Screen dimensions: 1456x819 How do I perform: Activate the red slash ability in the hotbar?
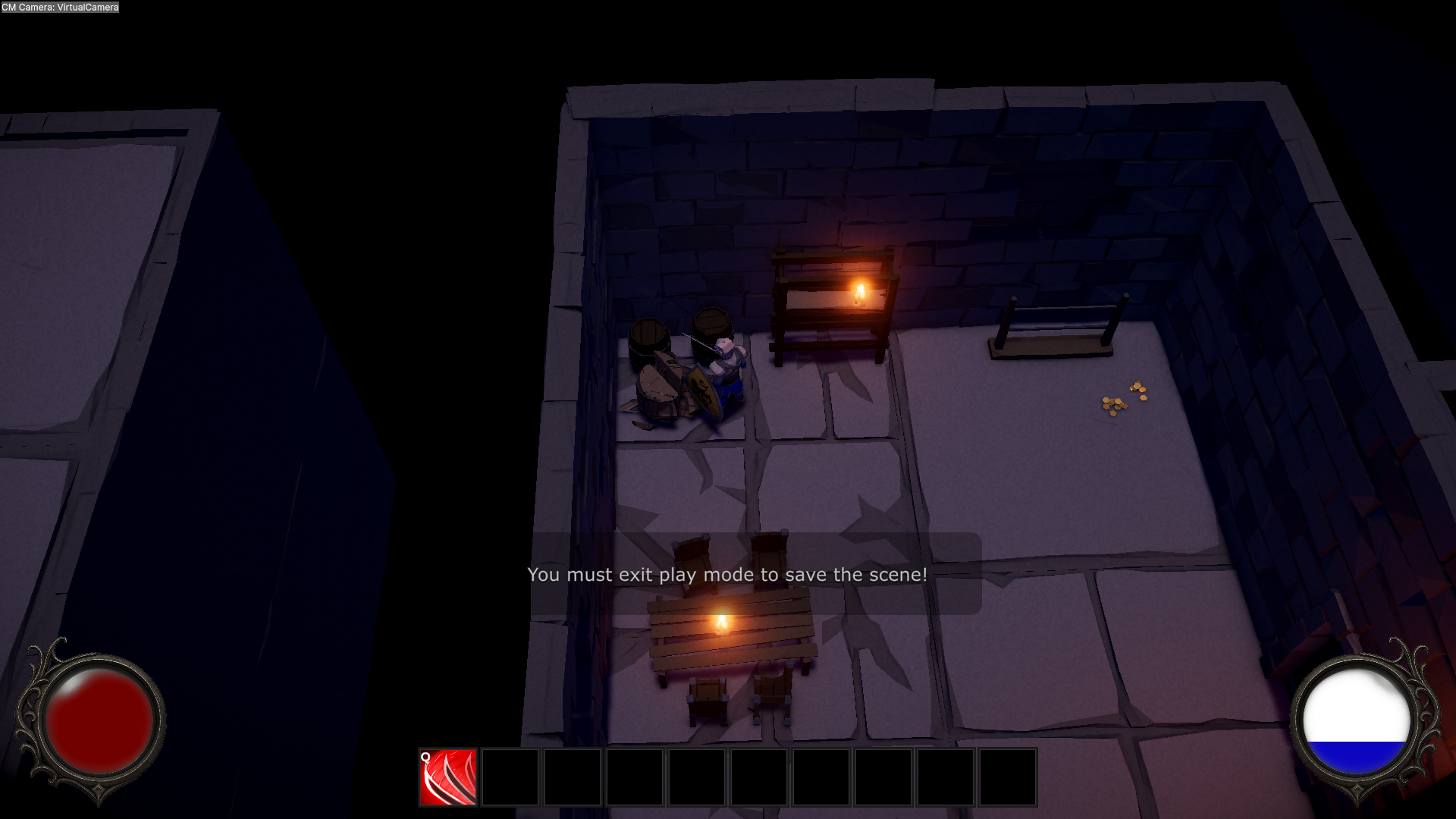point(448,777)
